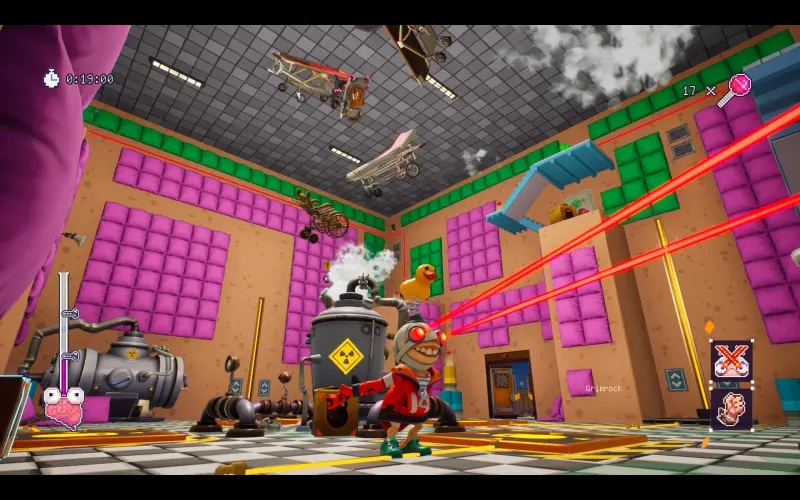Click the pink brain meter icon
This screenshot has height=500, width=800.
(63, 407)
